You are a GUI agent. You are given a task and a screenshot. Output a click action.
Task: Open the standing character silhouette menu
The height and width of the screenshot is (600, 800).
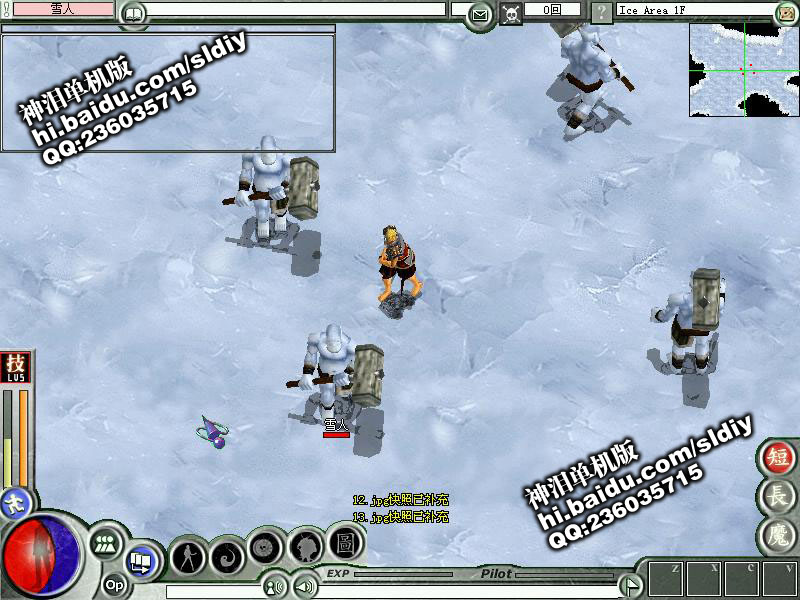point(188,556)
